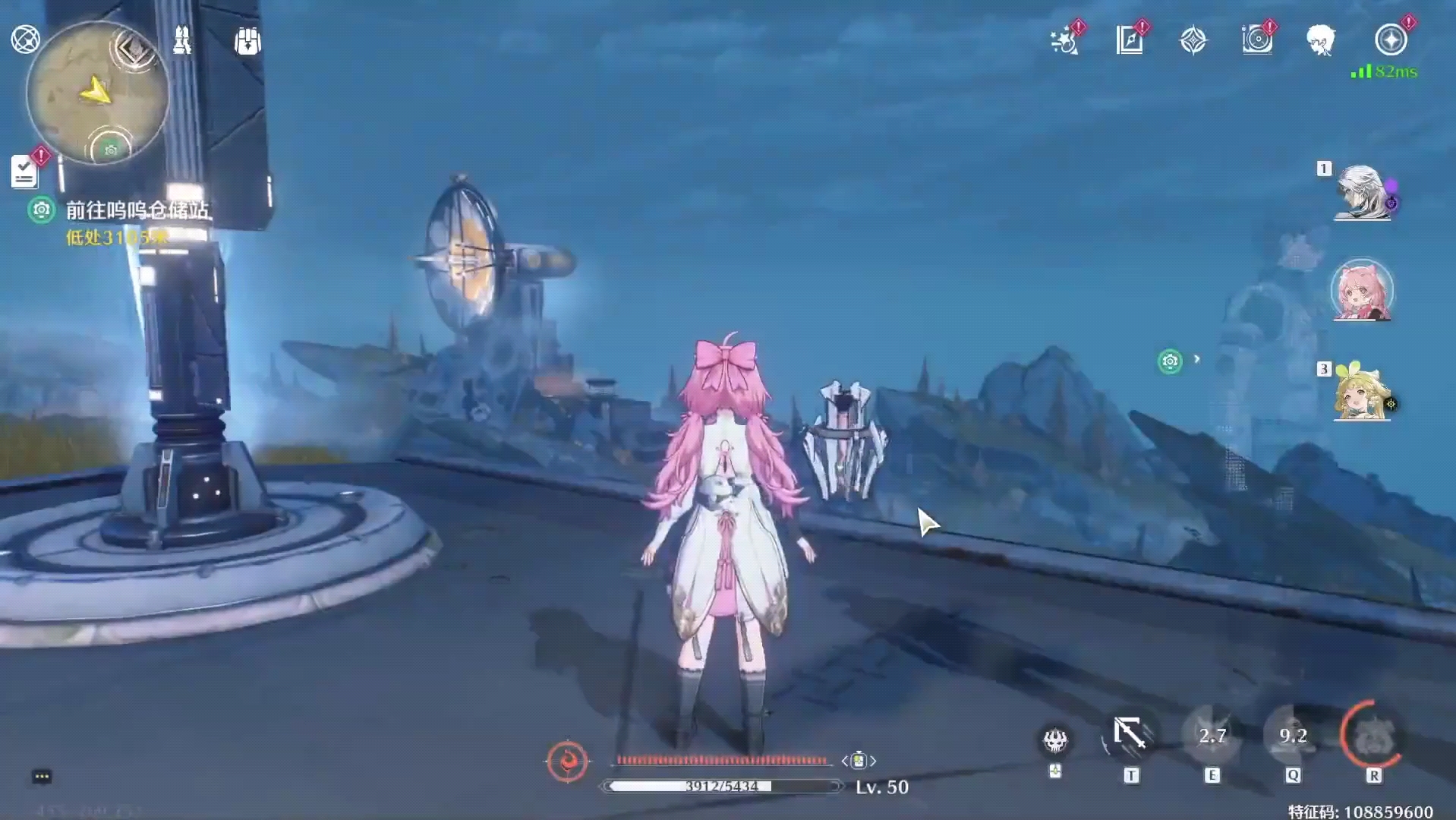
Task: Activate the skill showing 9.2 cooldown
Action: [x=1293, y=736]
